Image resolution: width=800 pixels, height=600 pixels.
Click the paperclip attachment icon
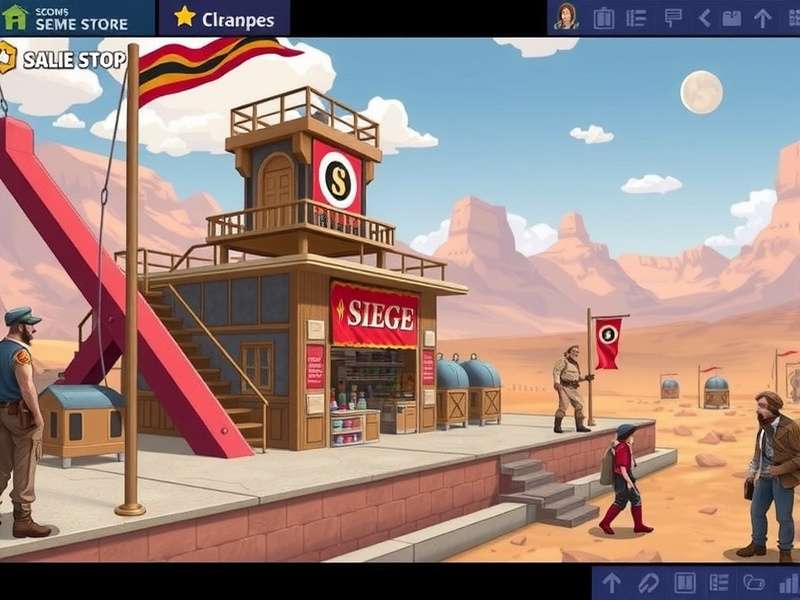click(648, 583)
